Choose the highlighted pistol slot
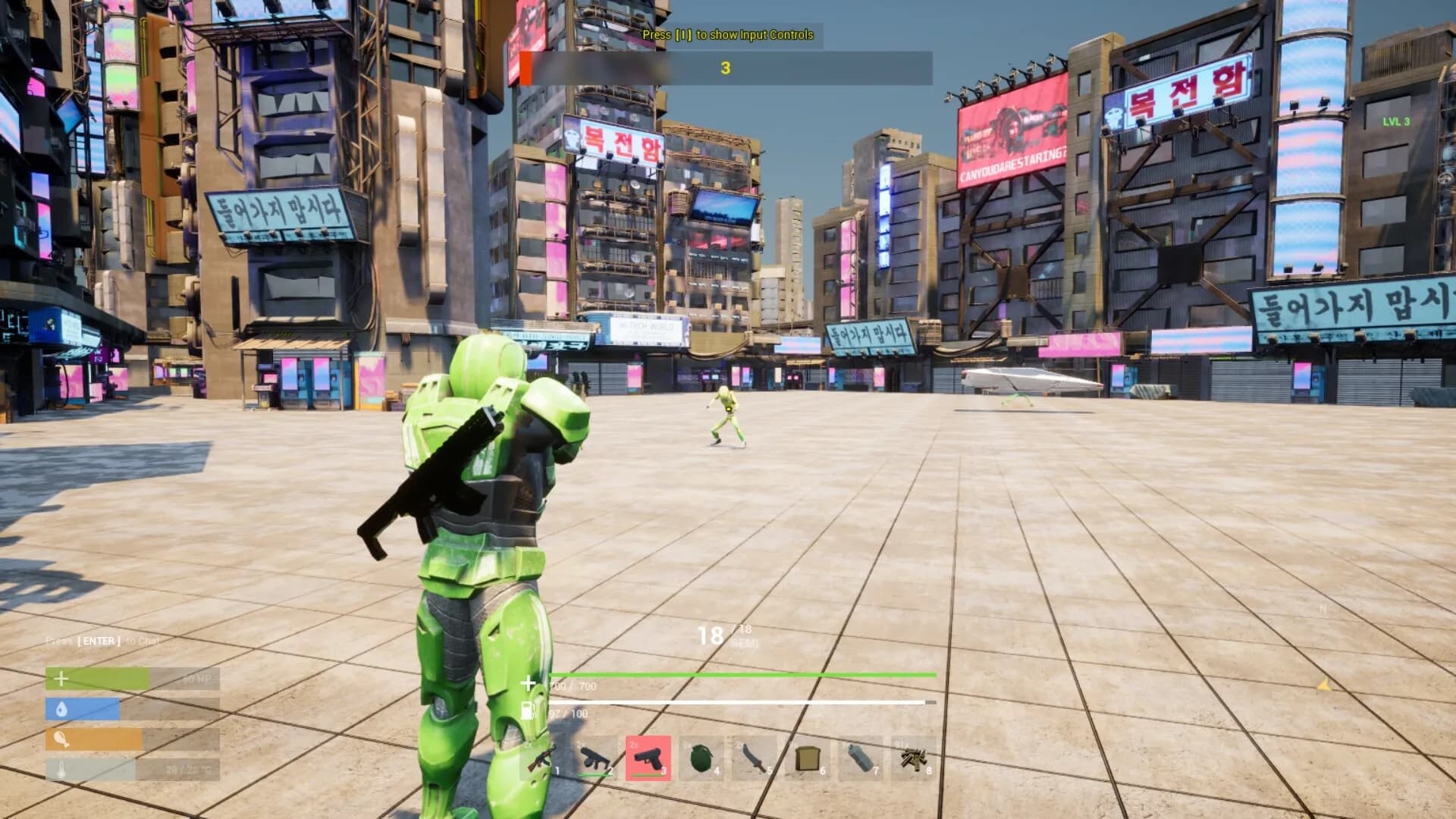The height and width of the screenshot is (819, 1456). (648, 758)
